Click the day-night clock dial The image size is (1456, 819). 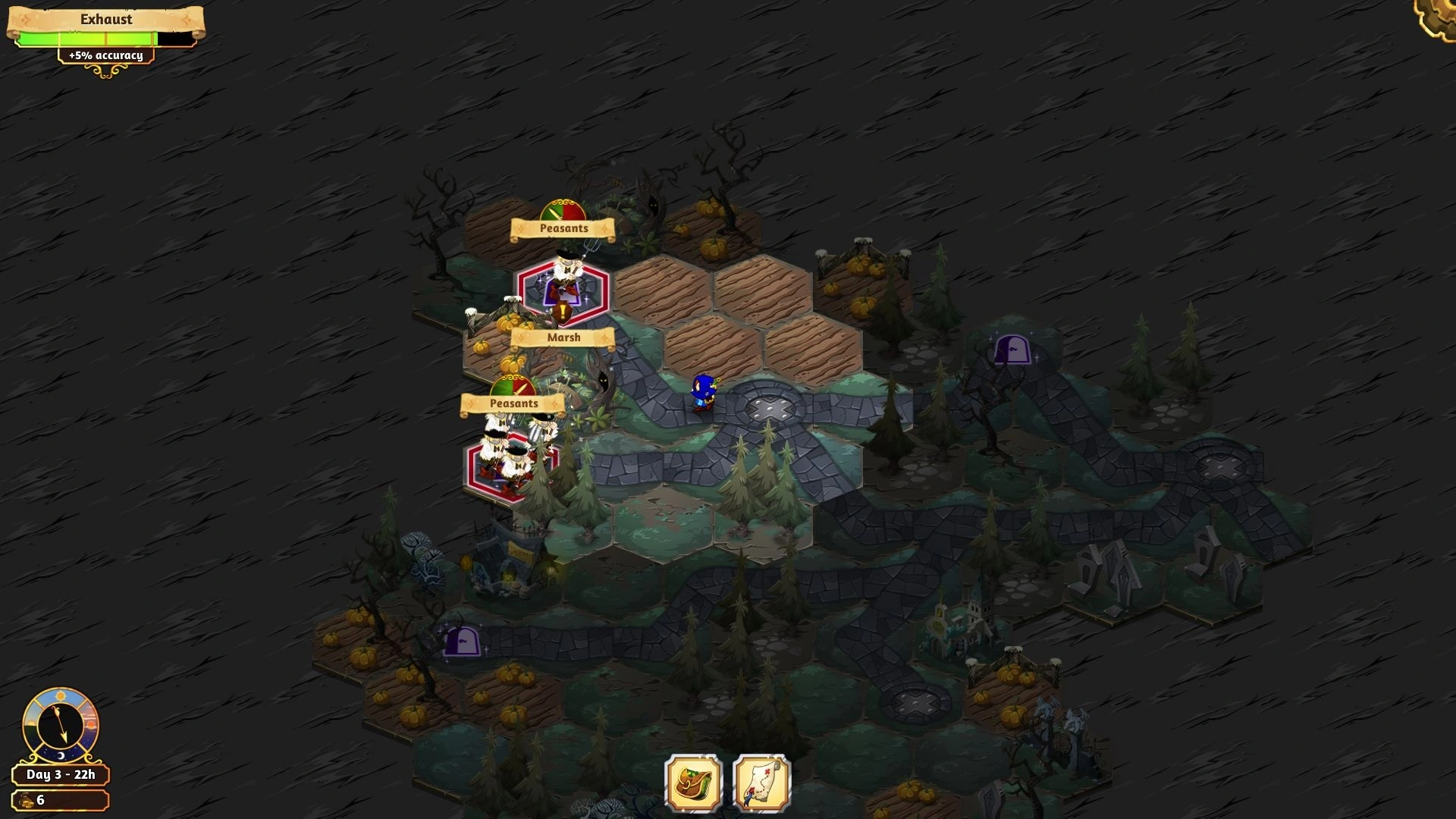(x=61, y=724)
